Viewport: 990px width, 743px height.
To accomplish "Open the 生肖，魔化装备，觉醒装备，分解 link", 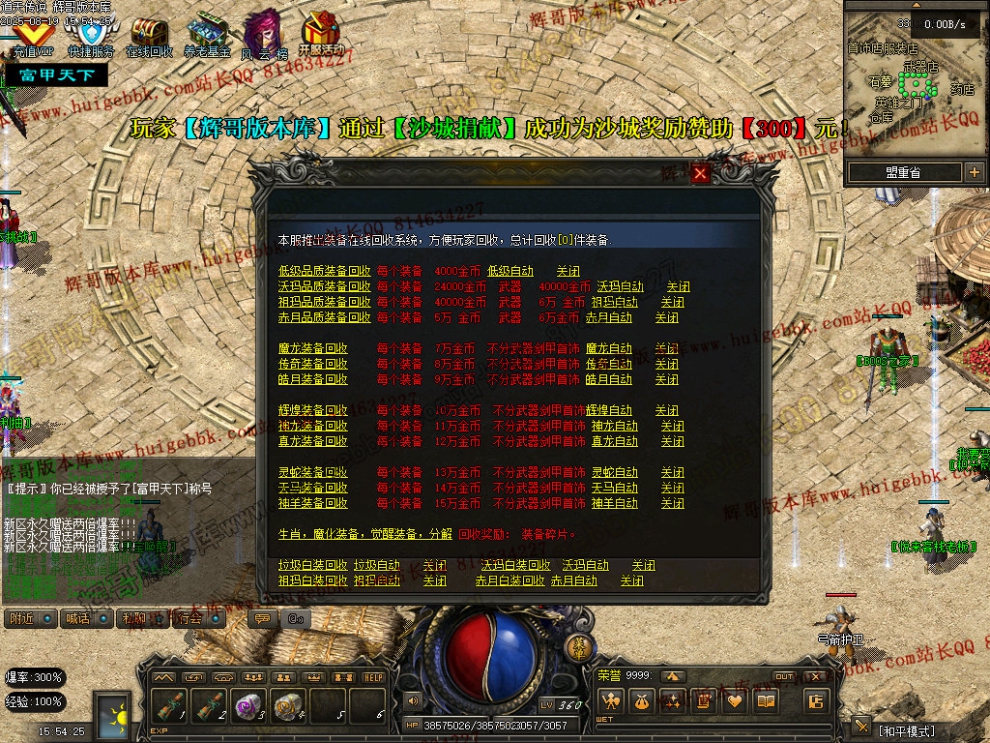I will [365, 534].
